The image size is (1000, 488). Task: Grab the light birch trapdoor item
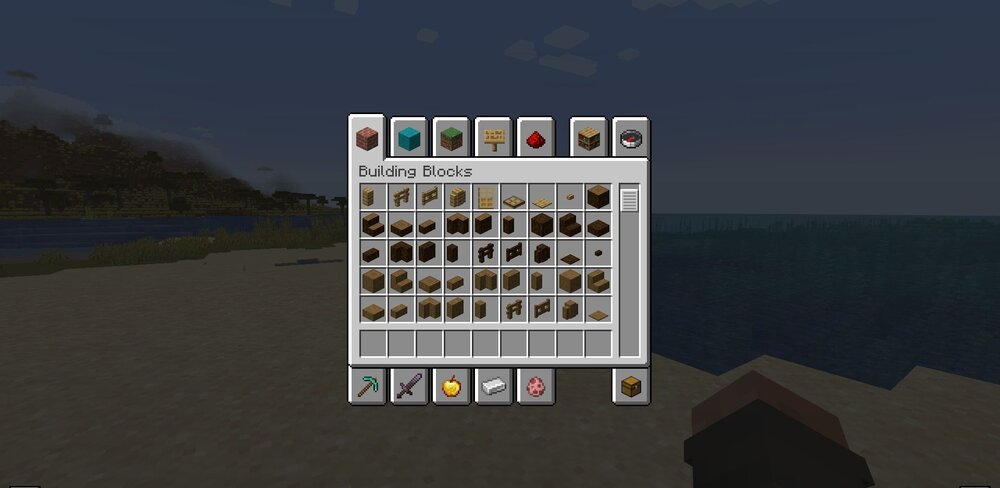click(x=514, y=198)
